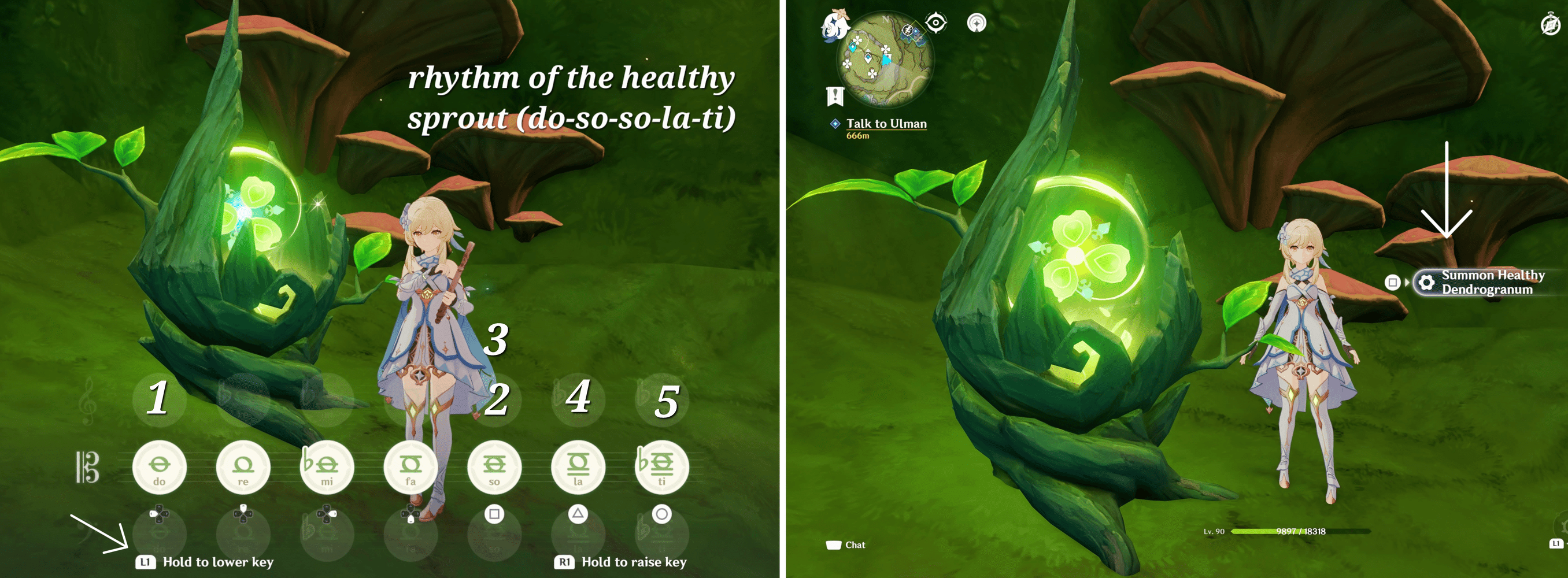
Task: Play the "so" note mapped to Square
Action: click(x=495, y=467)
